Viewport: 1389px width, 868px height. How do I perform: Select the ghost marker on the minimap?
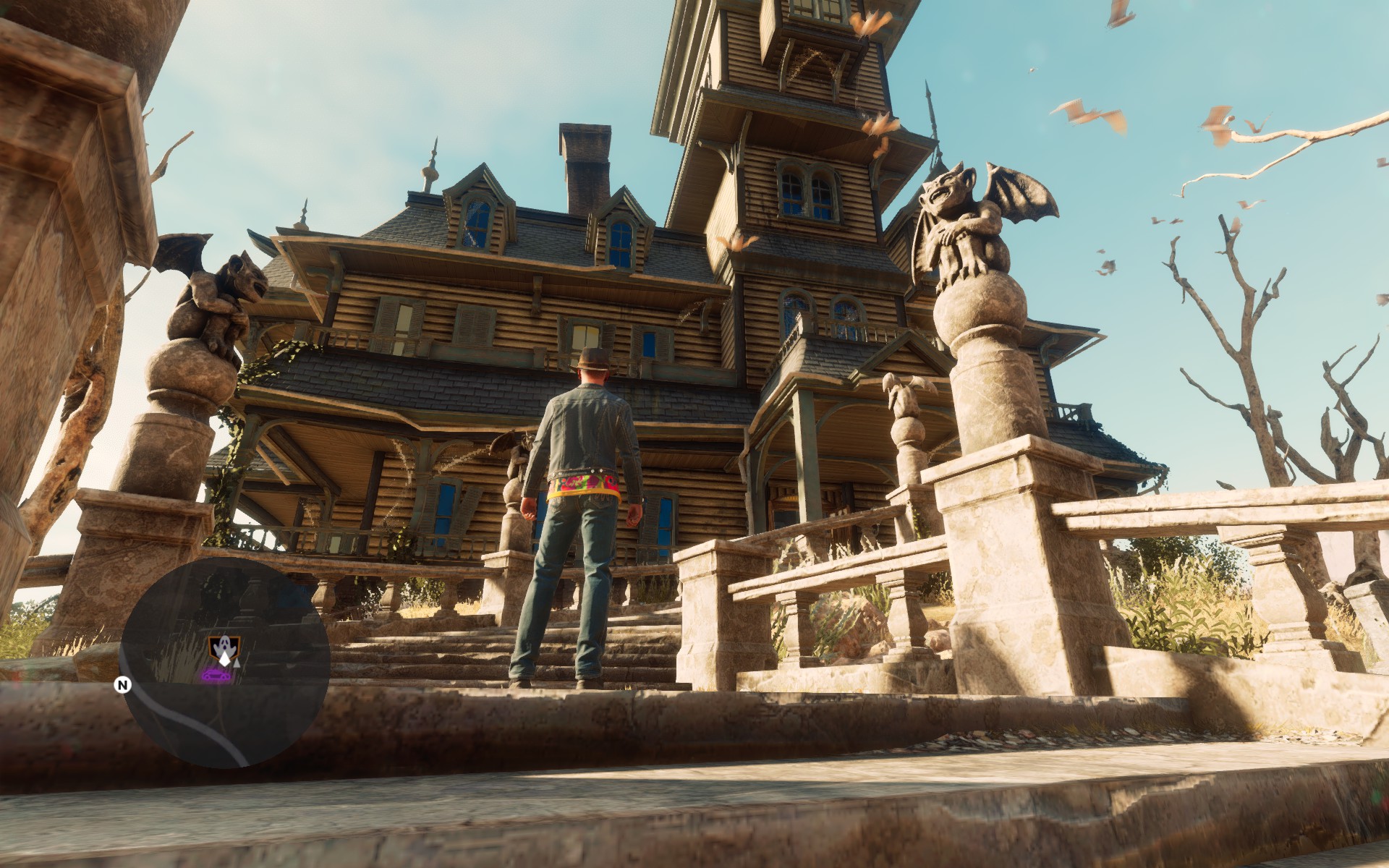tap(222, 644)
